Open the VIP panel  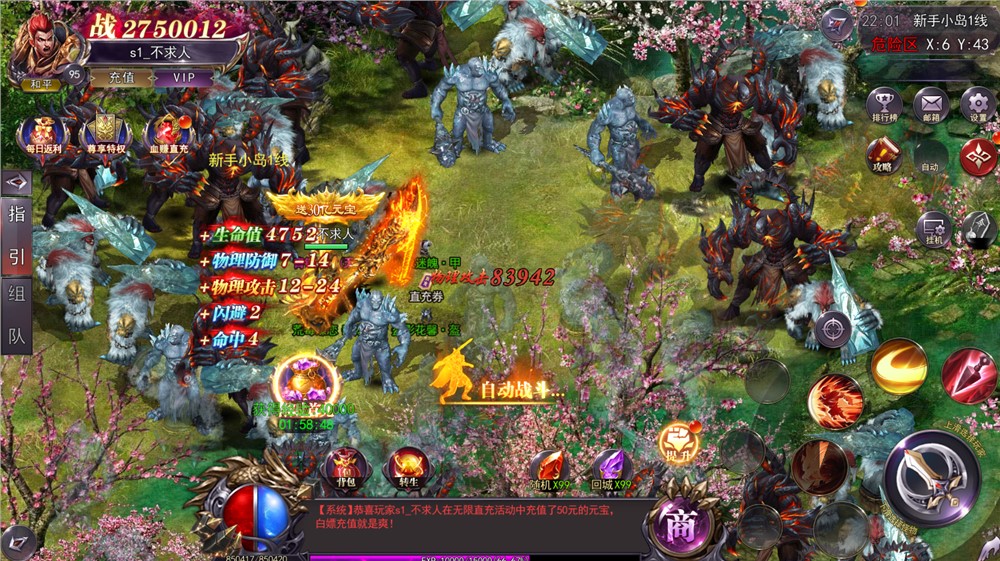click(x=184, y=77)
